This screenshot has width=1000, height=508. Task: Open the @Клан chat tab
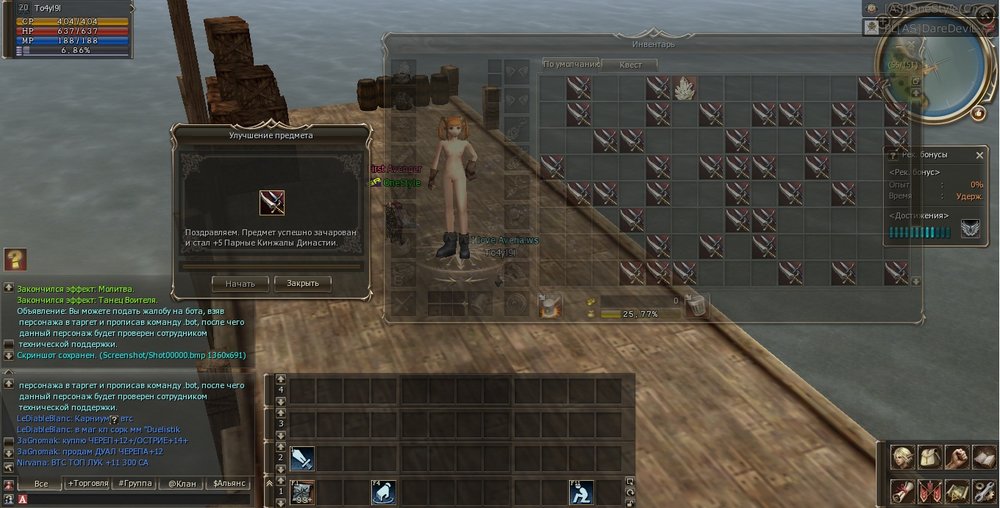coord(181,484)
